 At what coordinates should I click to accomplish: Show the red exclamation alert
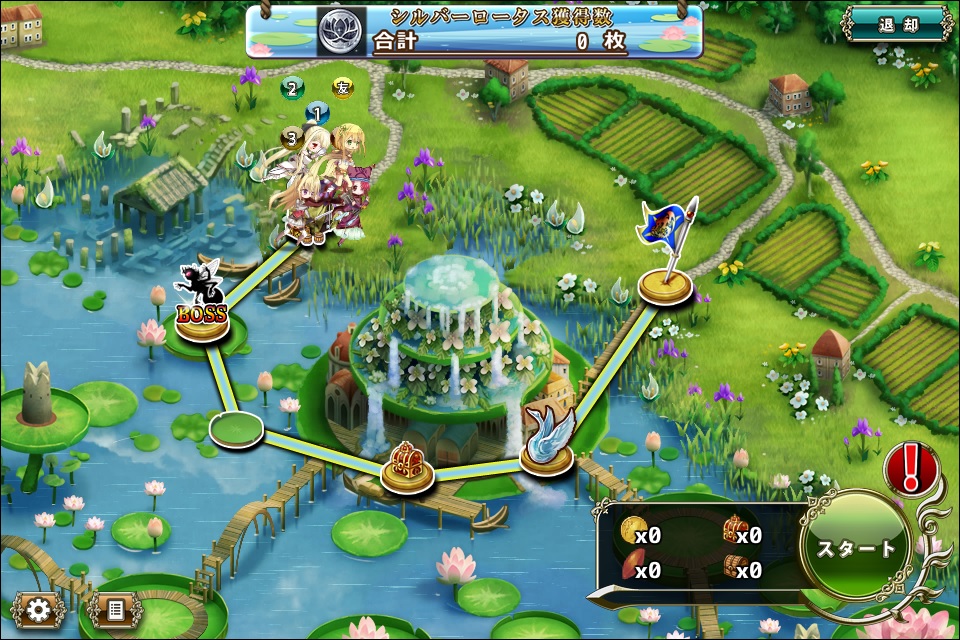pyautogui.click(x=909, y=468)
